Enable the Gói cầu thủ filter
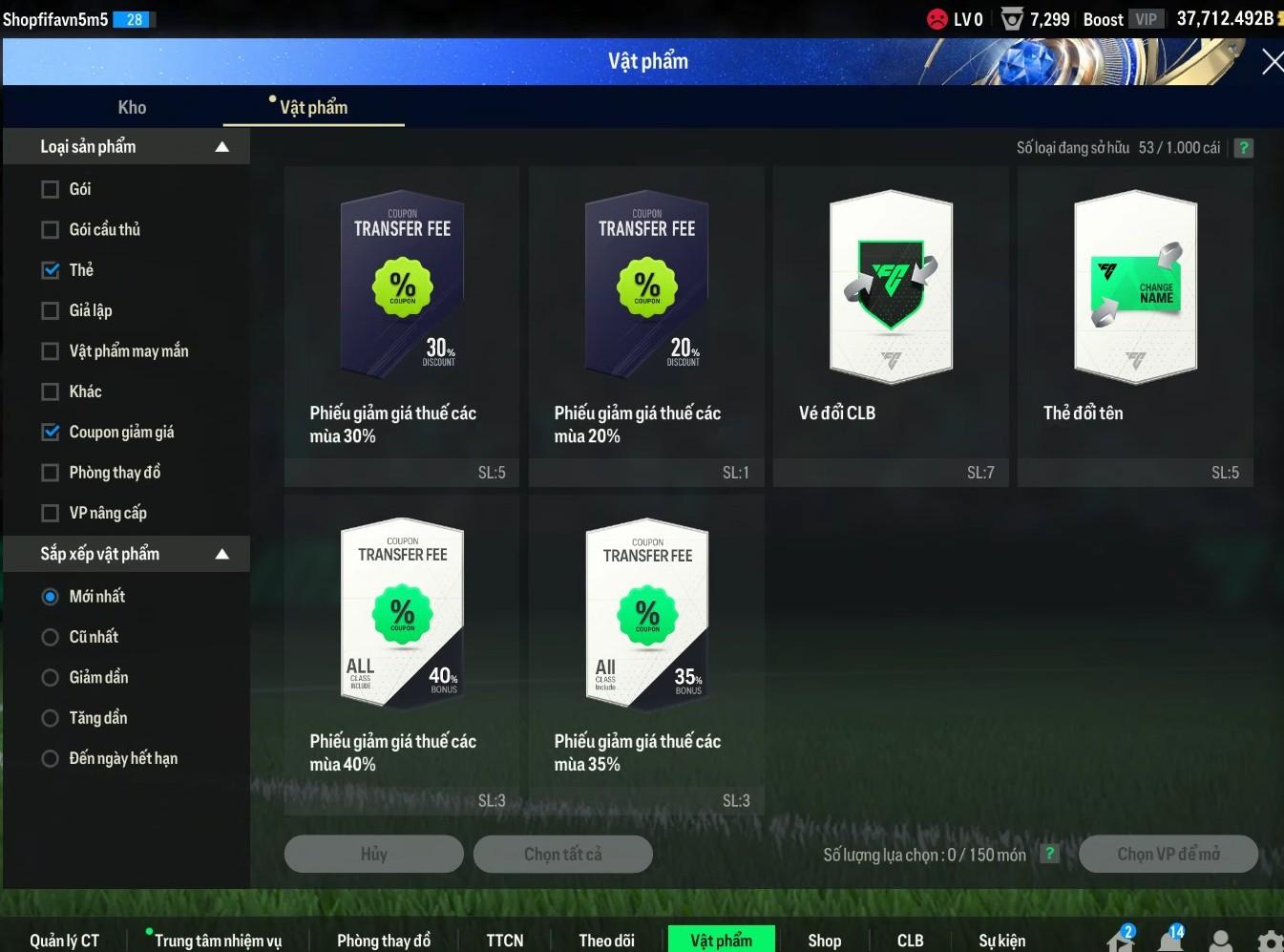The height and width of the screenshot is (952, 1284). tap(51, 230)
